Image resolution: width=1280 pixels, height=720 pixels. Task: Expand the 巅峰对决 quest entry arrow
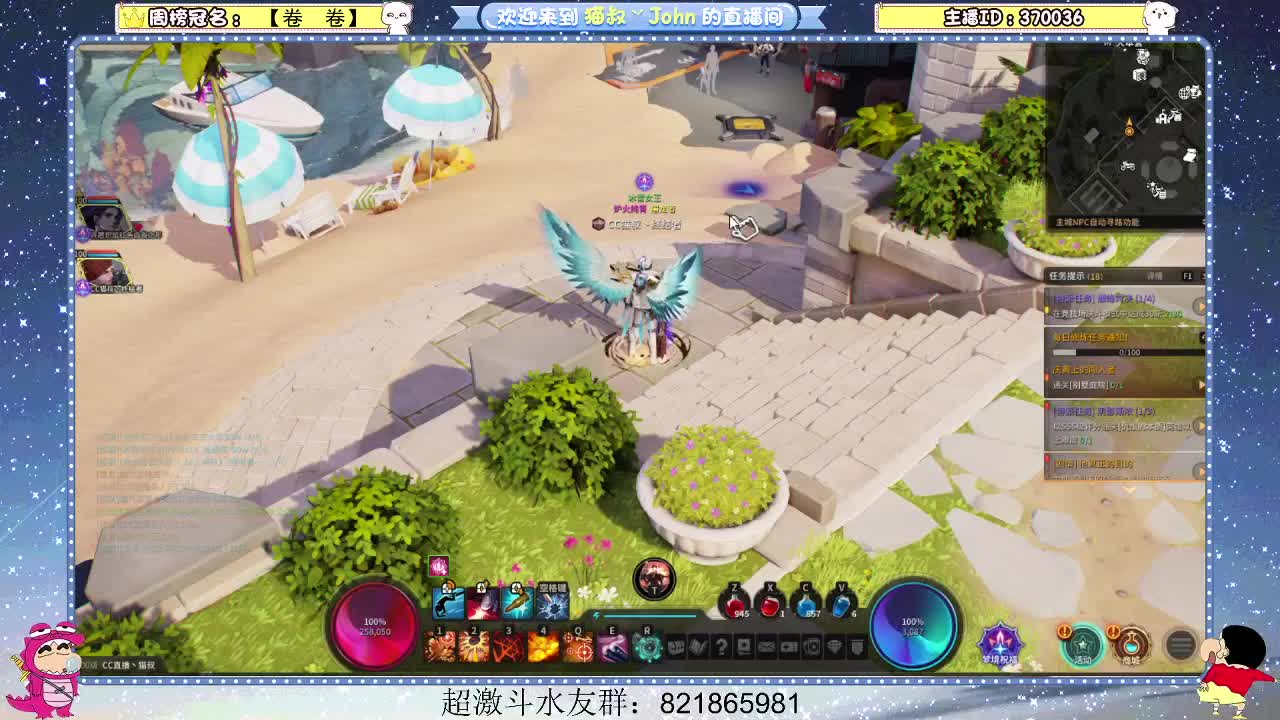click(x=1200, y=306)
